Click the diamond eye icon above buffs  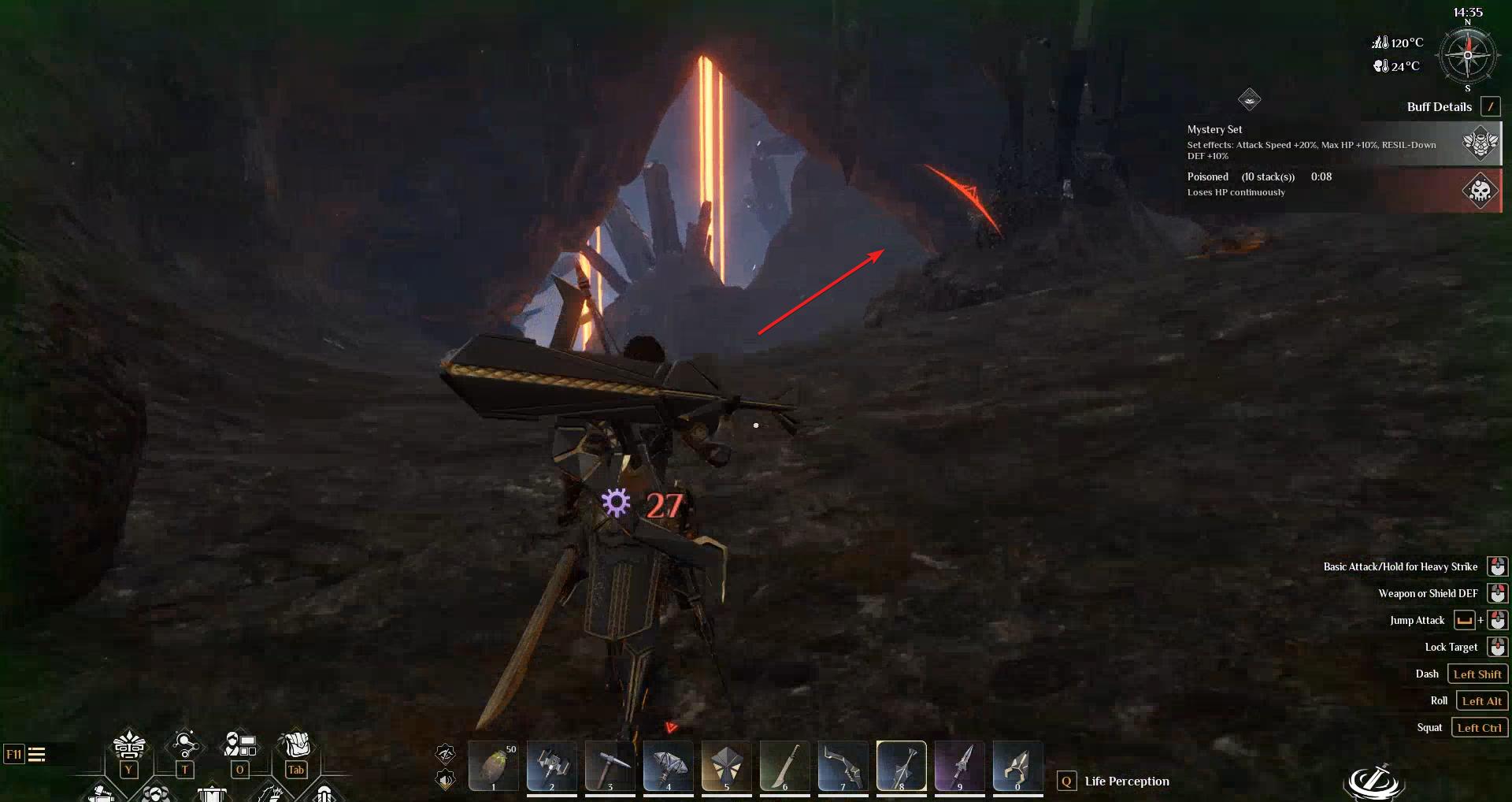(x=1249, y=99)
